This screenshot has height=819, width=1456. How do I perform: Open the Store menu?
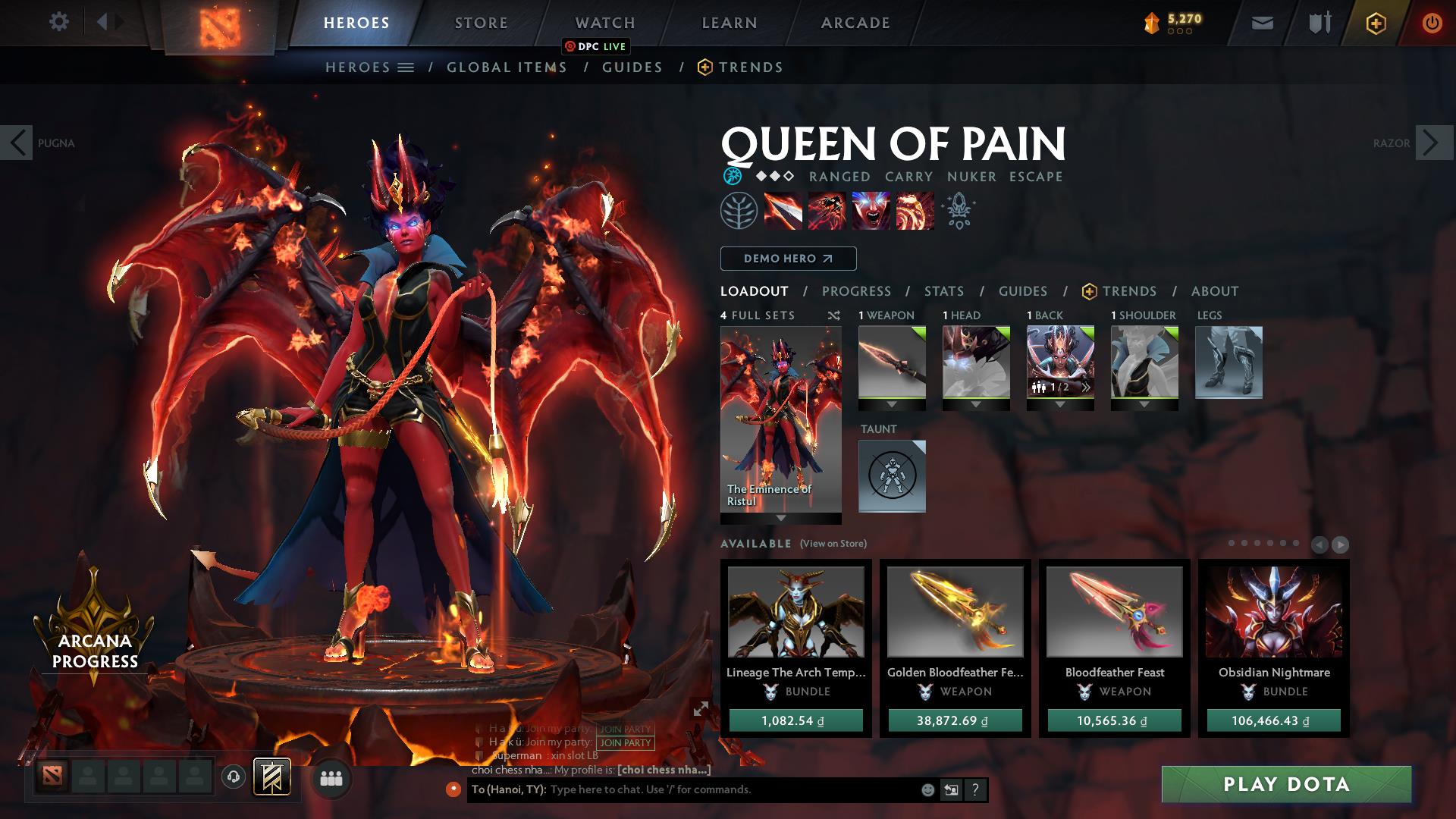tap(480, 22)
